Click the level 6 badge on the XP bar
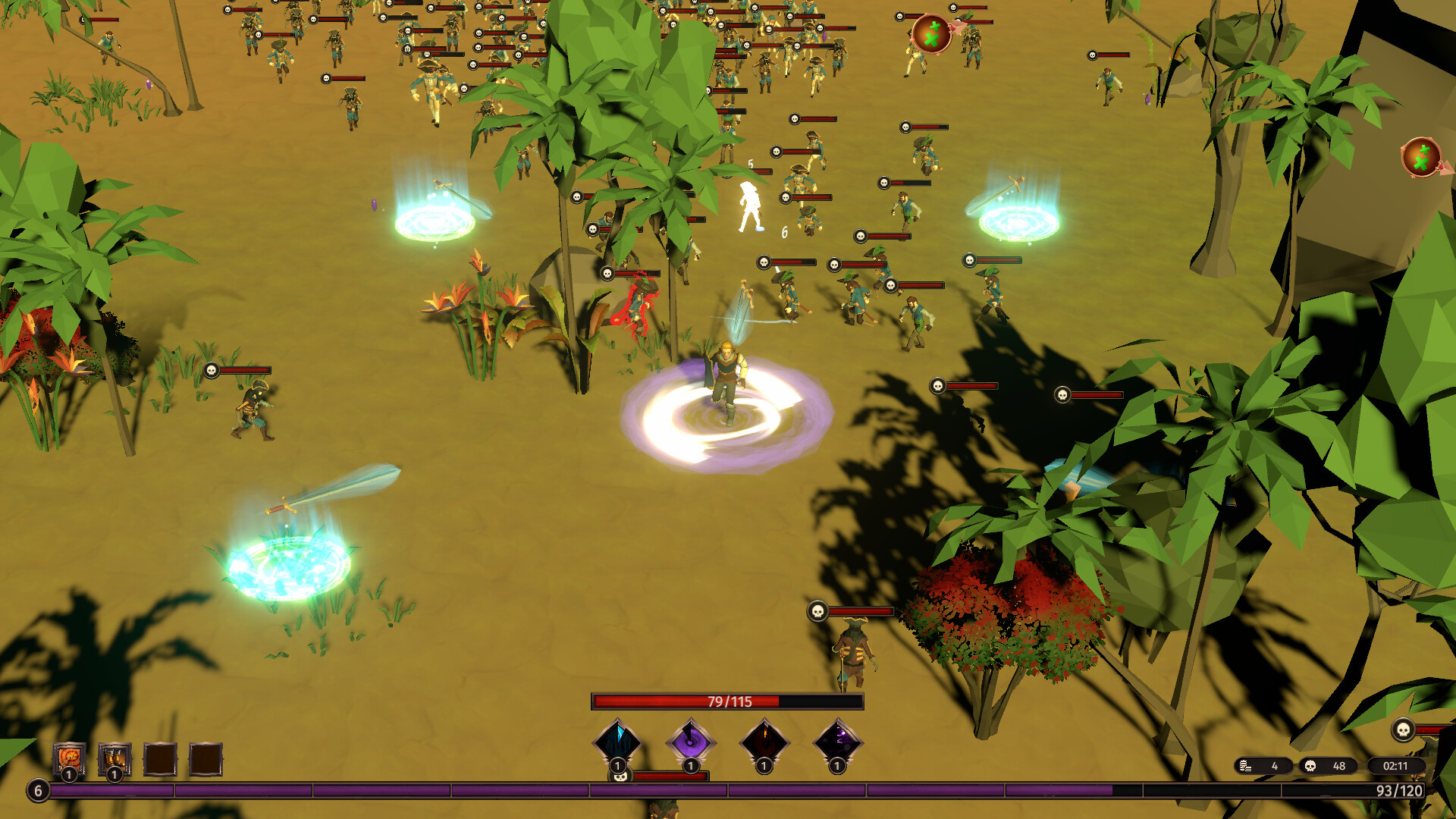1456x819 pixels. [38, 790]
